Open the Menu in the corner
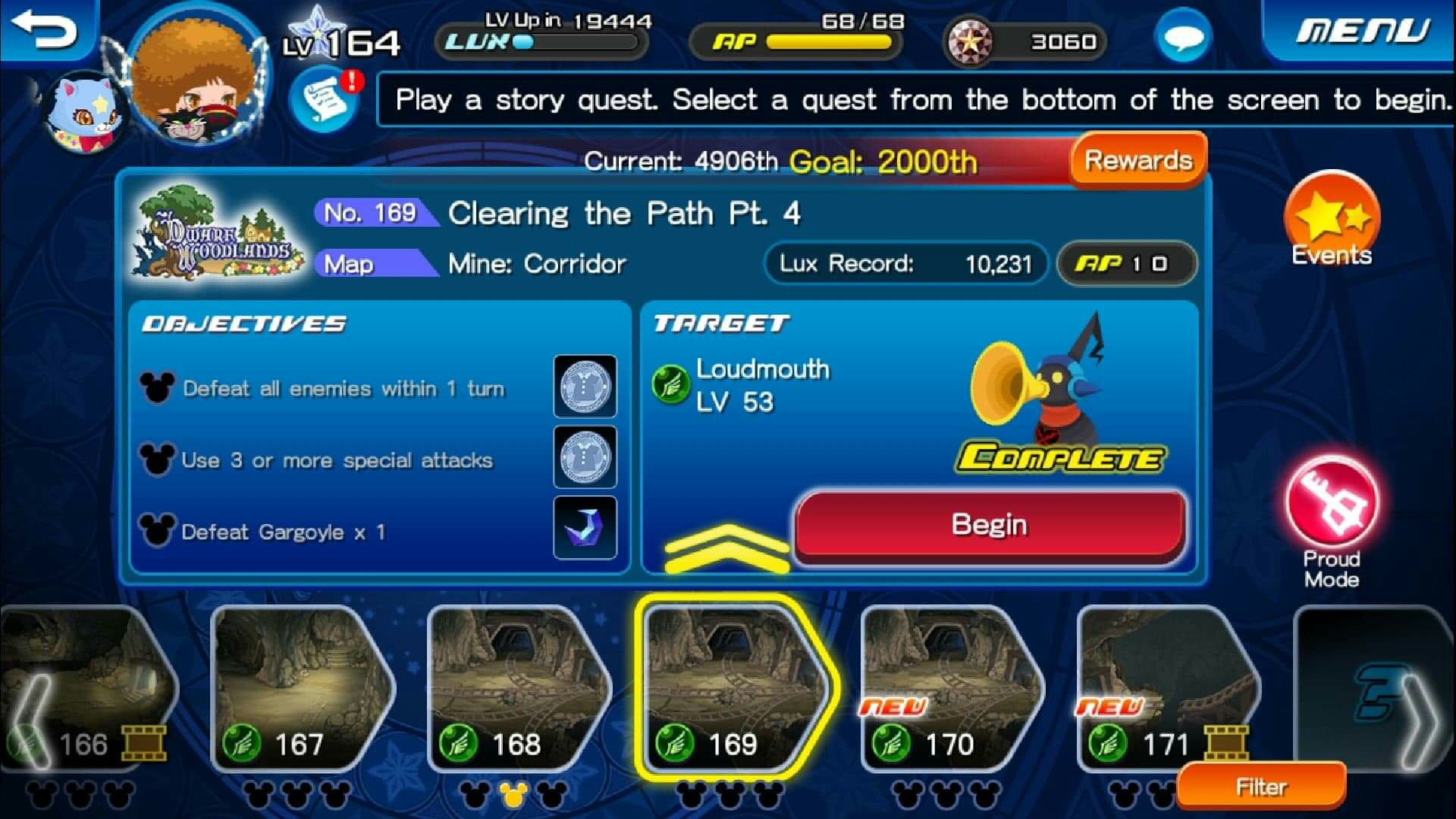The height and width of the screenshot is (819, 1456). coord(1362,32)
